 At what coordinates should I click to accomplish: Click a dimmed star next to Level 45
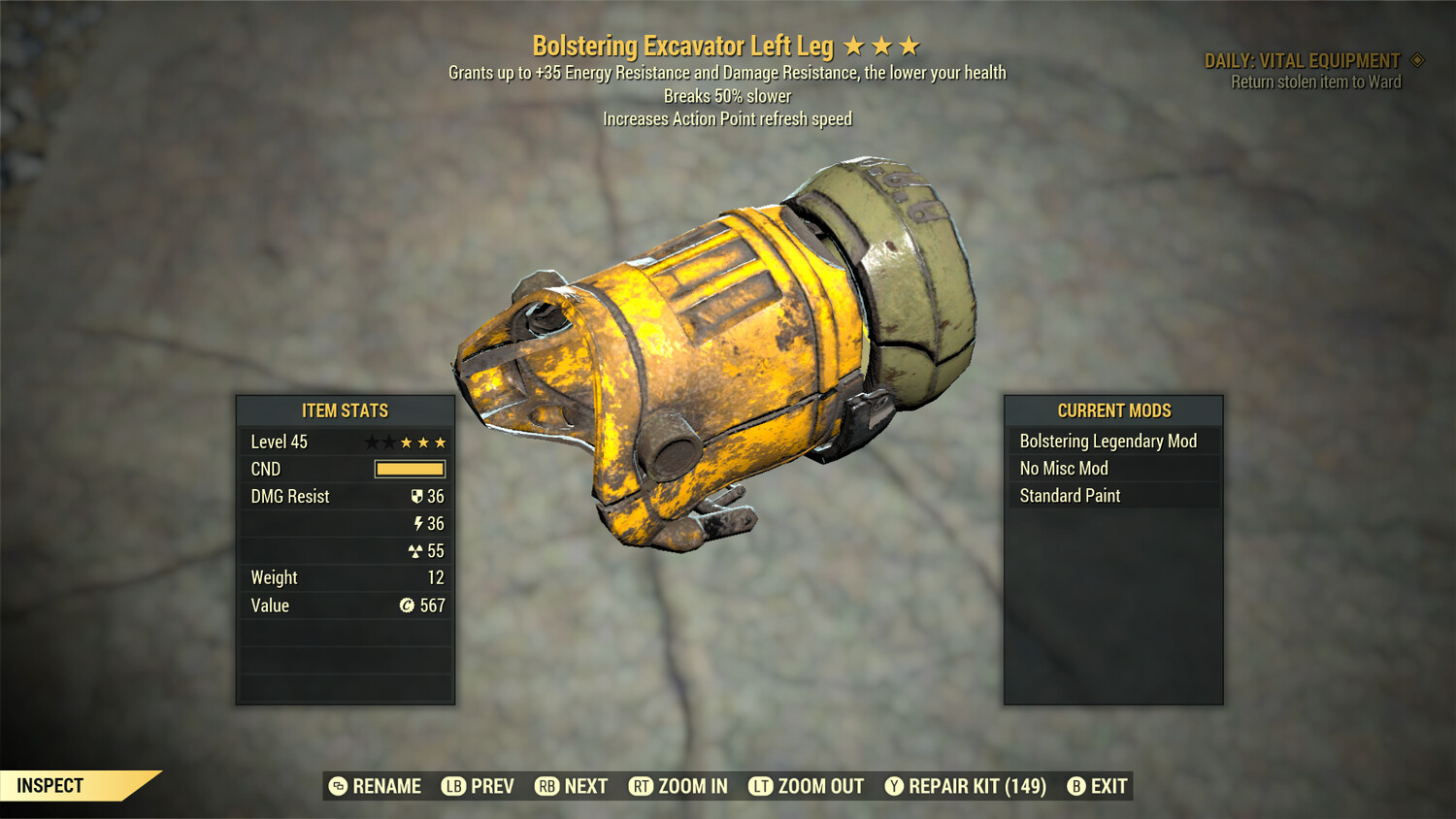pos(371,442)
